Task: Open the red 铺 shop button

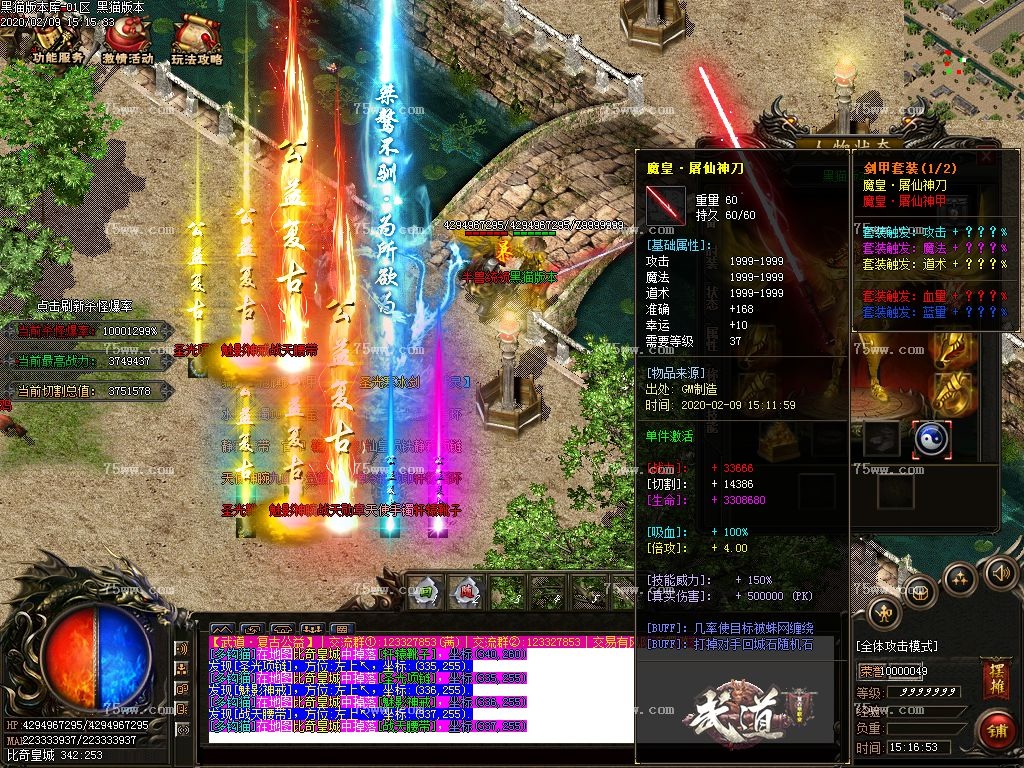Action: [x=996, y=730]
